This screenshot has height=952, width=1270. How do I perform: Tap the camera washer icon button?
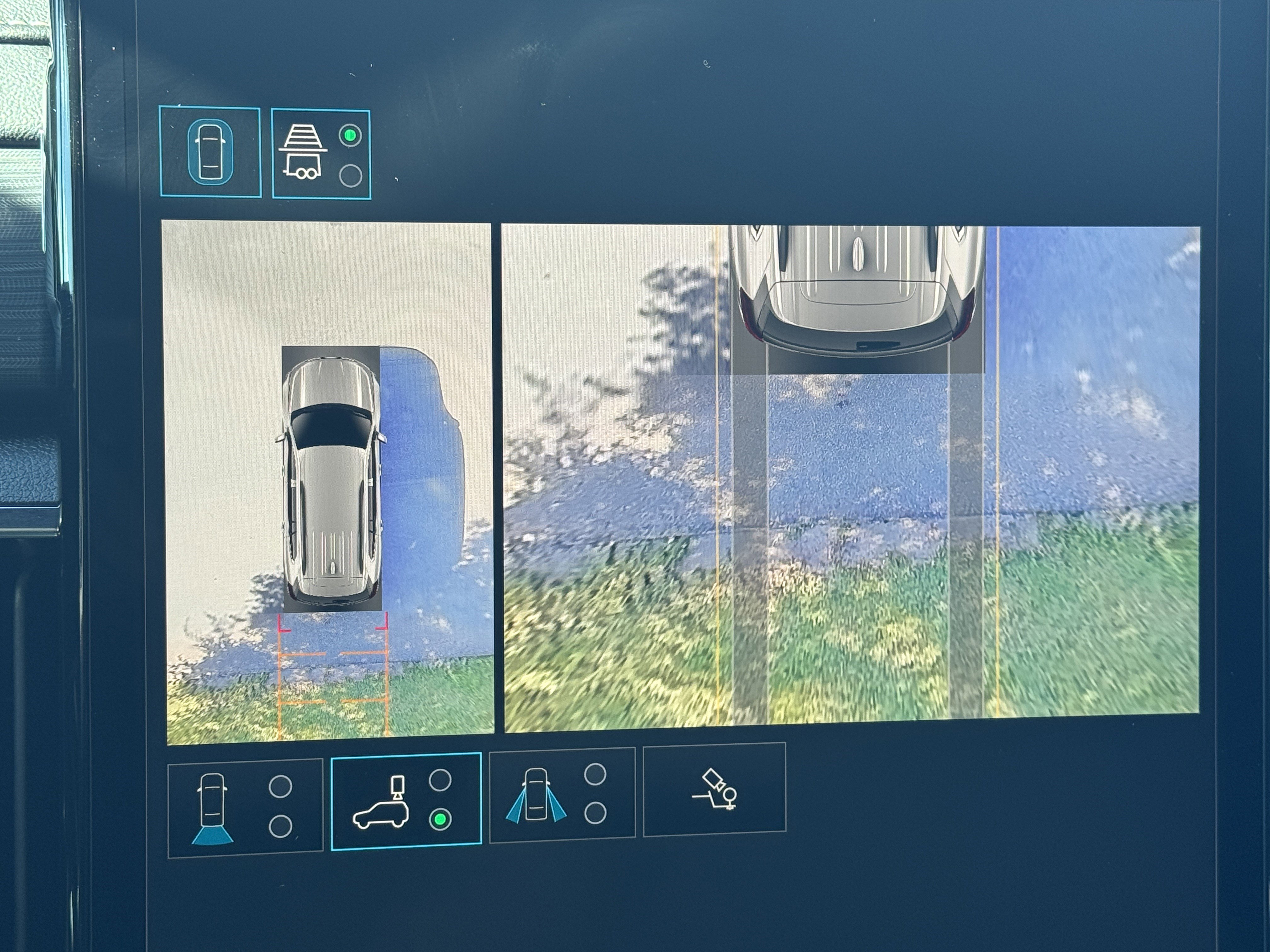[x=714, y=789]
